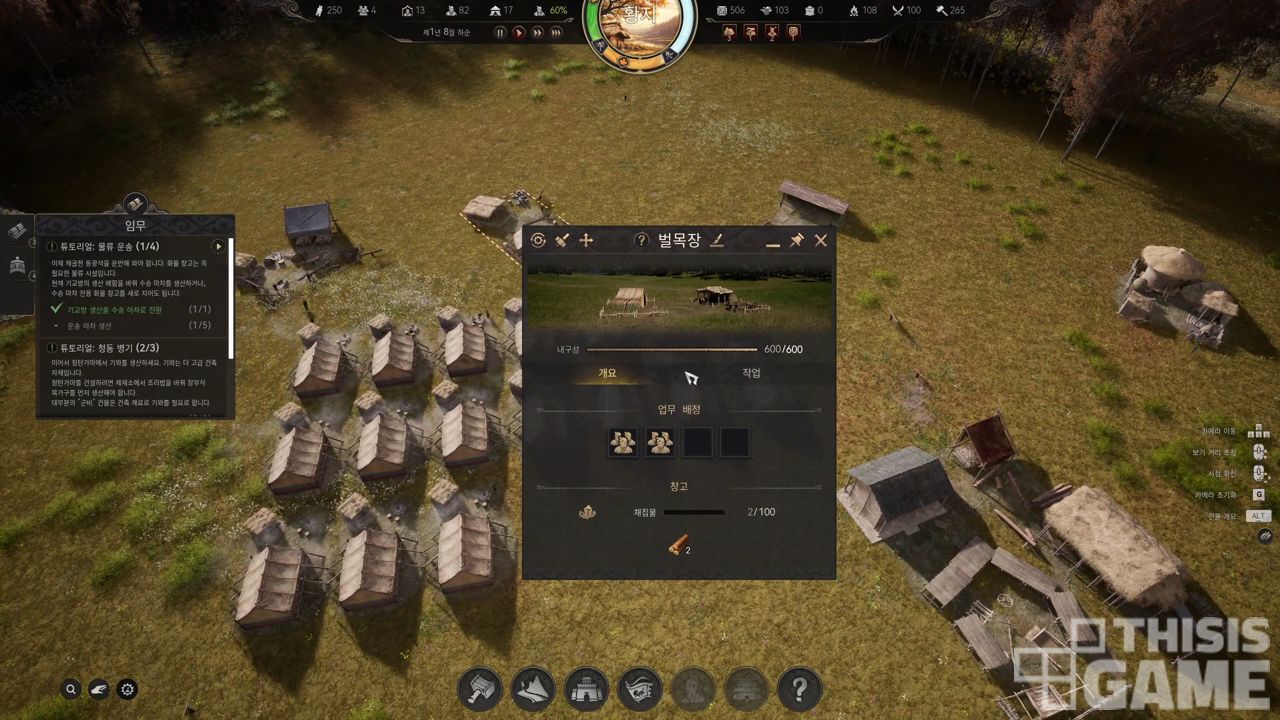Pin the 벌목장 panel in place
Image resolution: width=1280 pixels, height=720 pixels.
[796, 240]
